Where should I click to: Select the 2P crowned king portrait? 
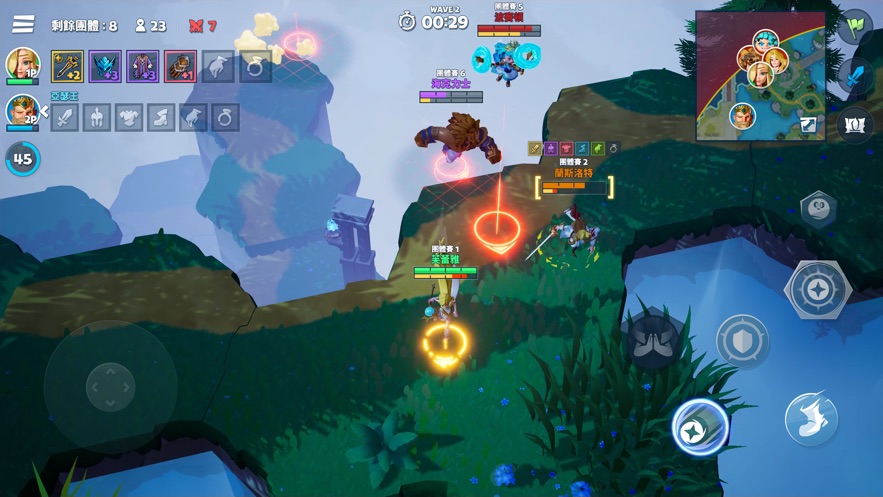tap(21, 111)
